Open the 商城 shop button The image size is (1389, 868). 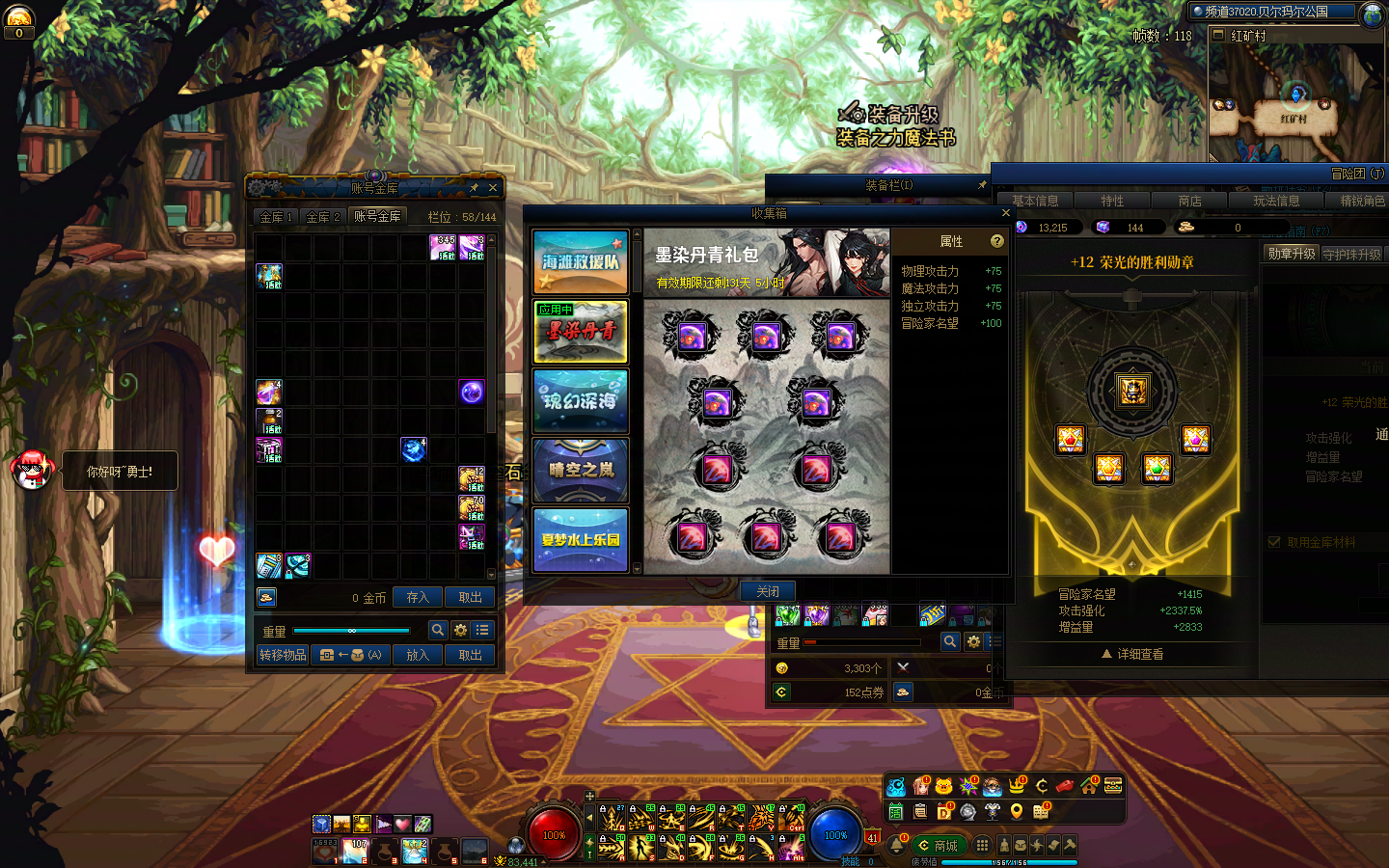click(938, 846)
